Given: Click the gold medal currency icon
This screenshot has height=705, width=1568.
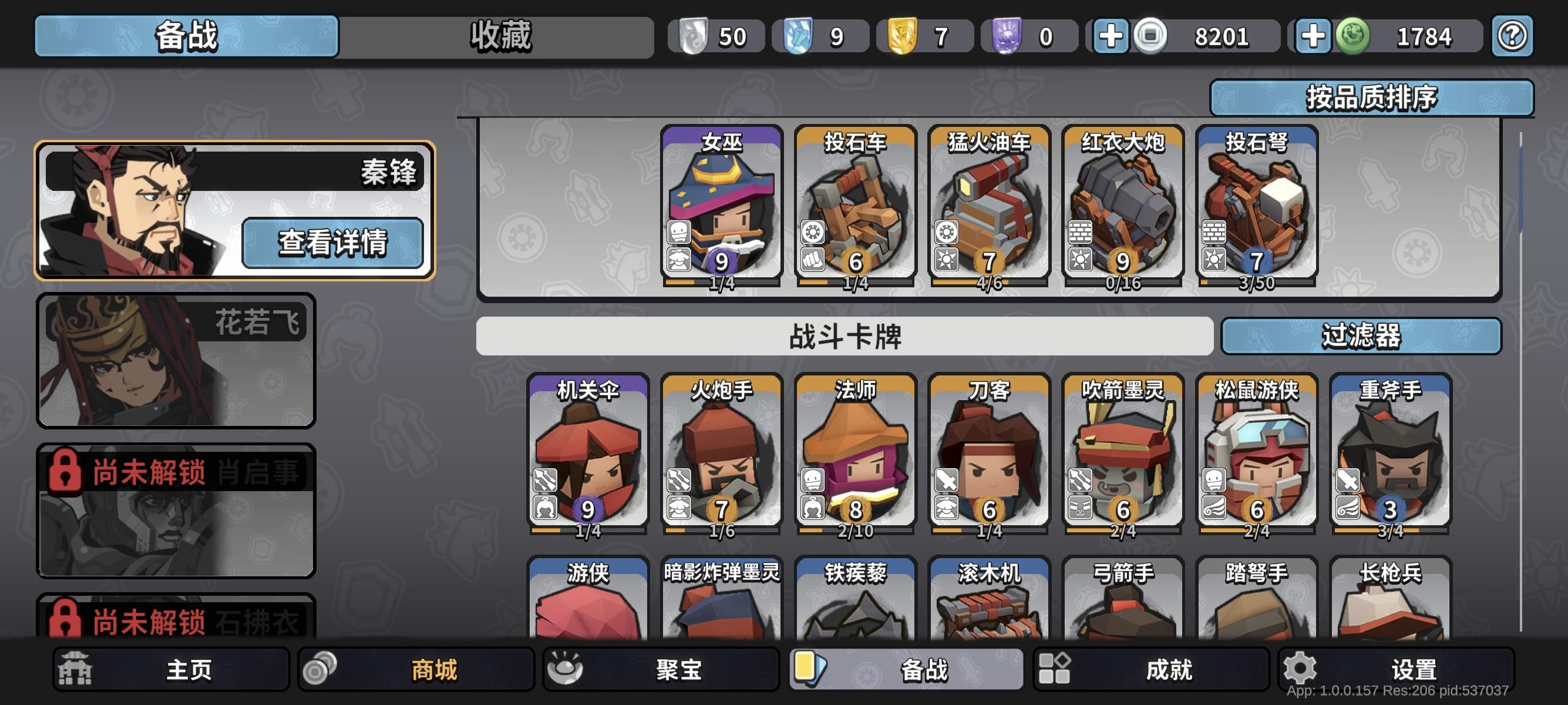Looking at the screenshot, I should click(x=904, y=36).
